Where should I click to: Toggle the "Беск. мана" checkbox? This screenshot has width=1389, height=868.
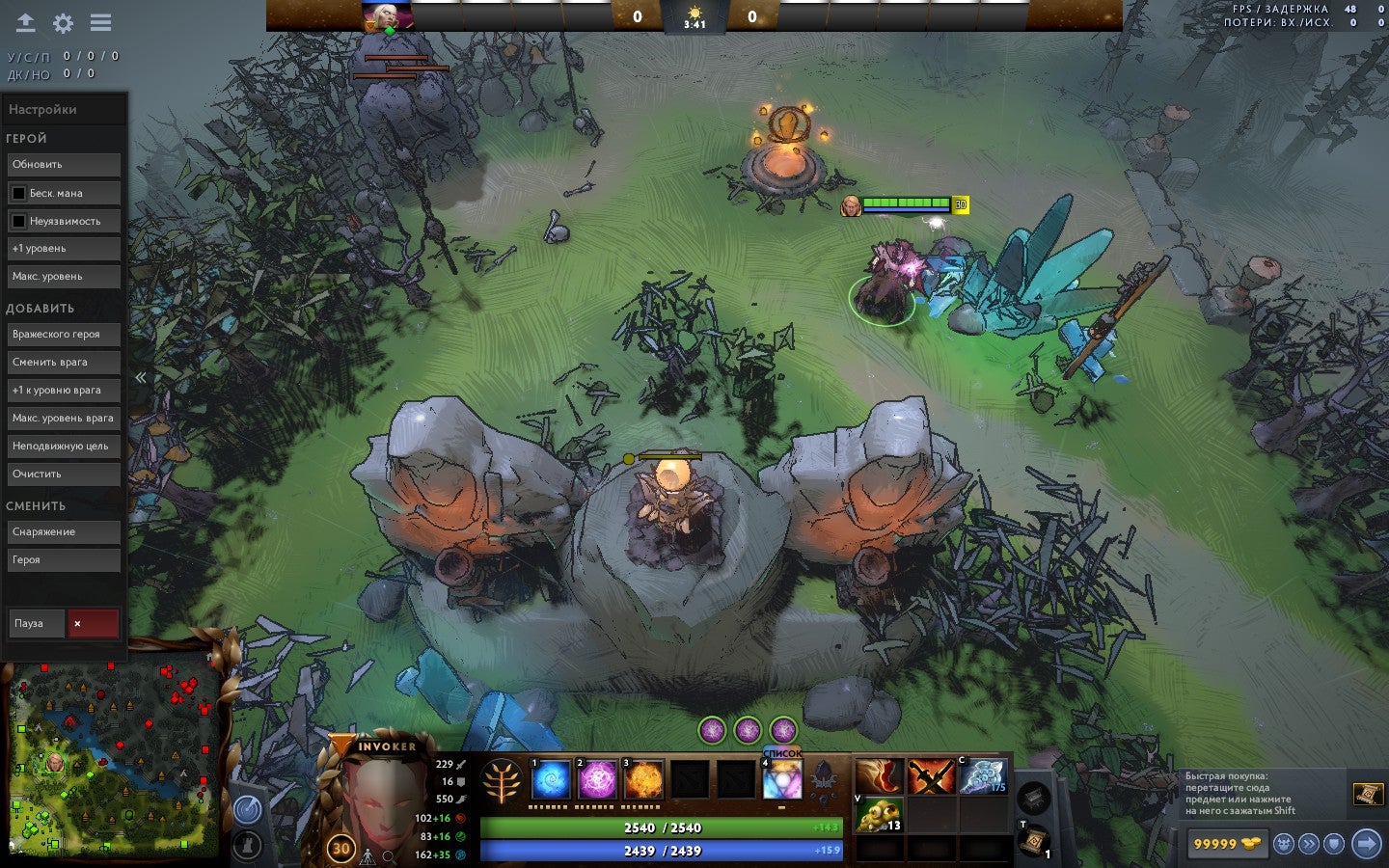[x=18, y=193]
